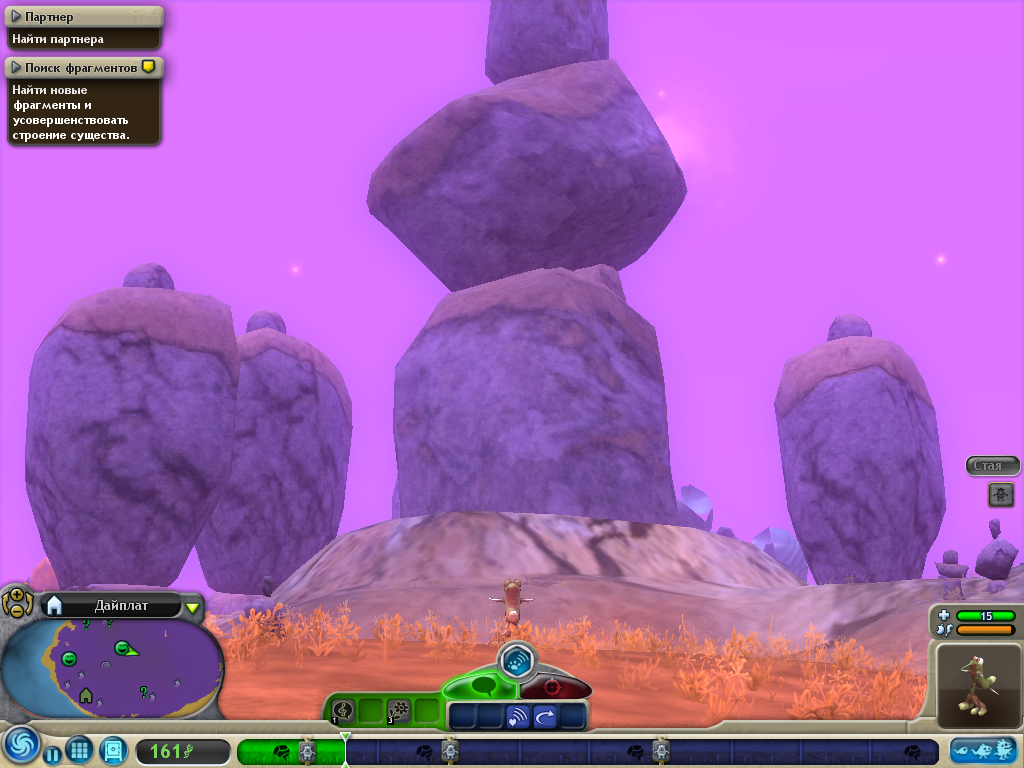
Task: Activate the flower Charm social ability
Action: click(x=399, y=711)
